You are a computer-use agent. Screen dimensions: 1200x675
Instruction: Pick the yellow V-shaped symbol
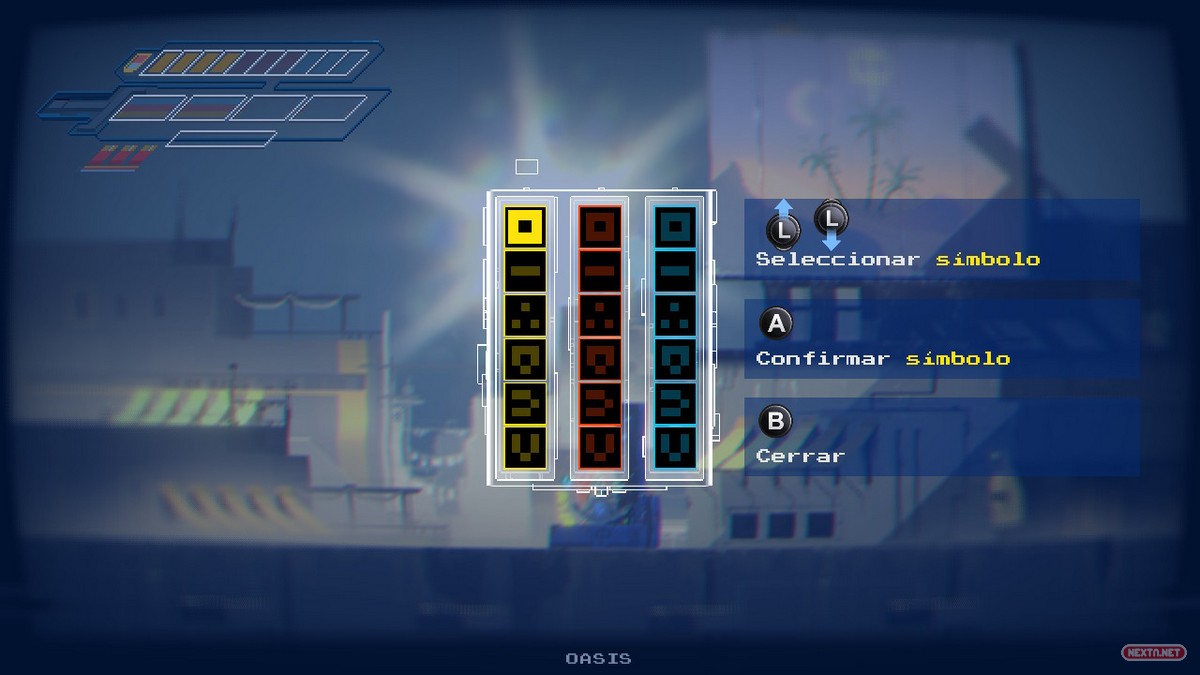point(524,446)
